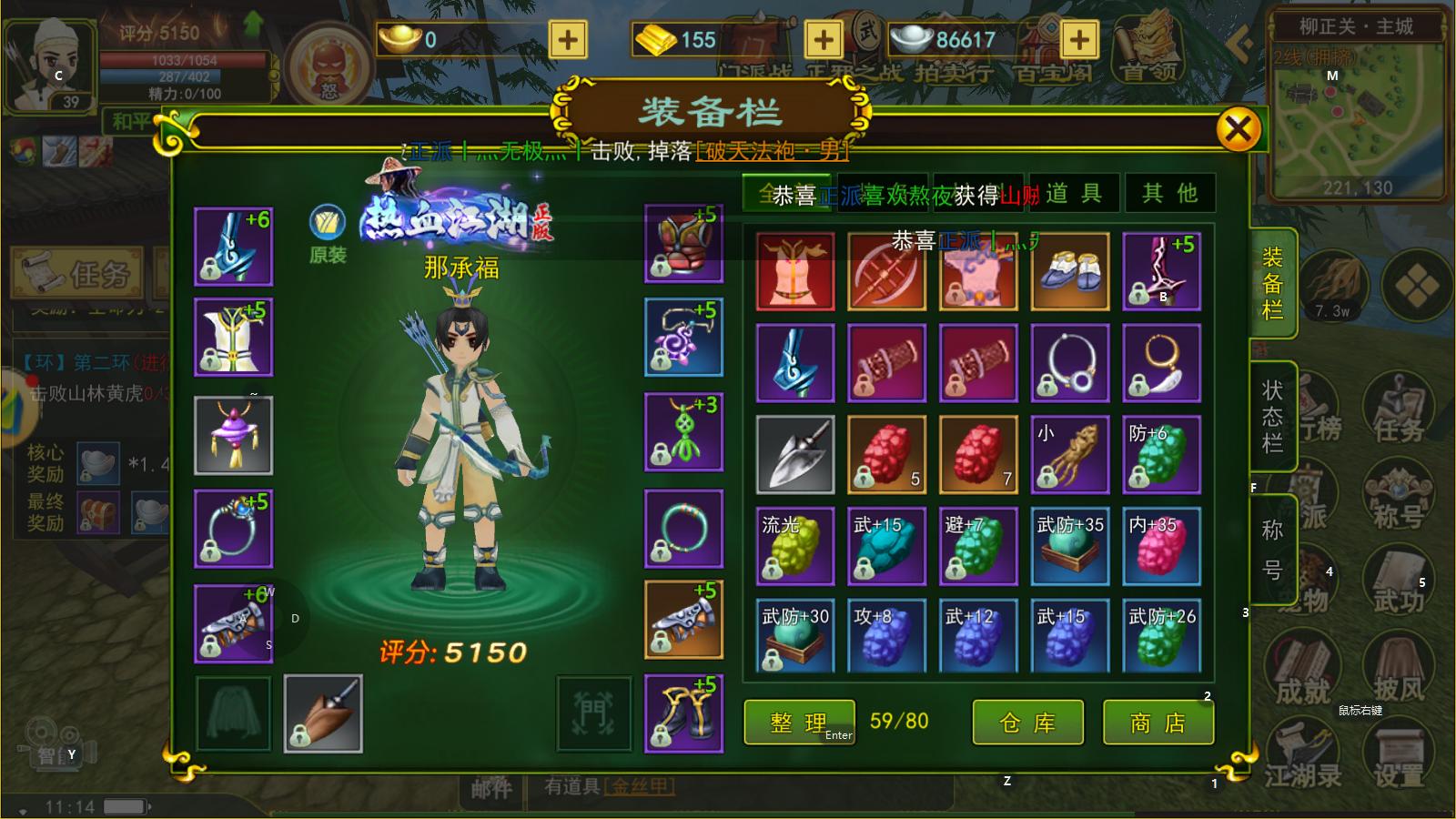
Task: Open the 状态栏 status side tab
Action: click(1272, 417)
